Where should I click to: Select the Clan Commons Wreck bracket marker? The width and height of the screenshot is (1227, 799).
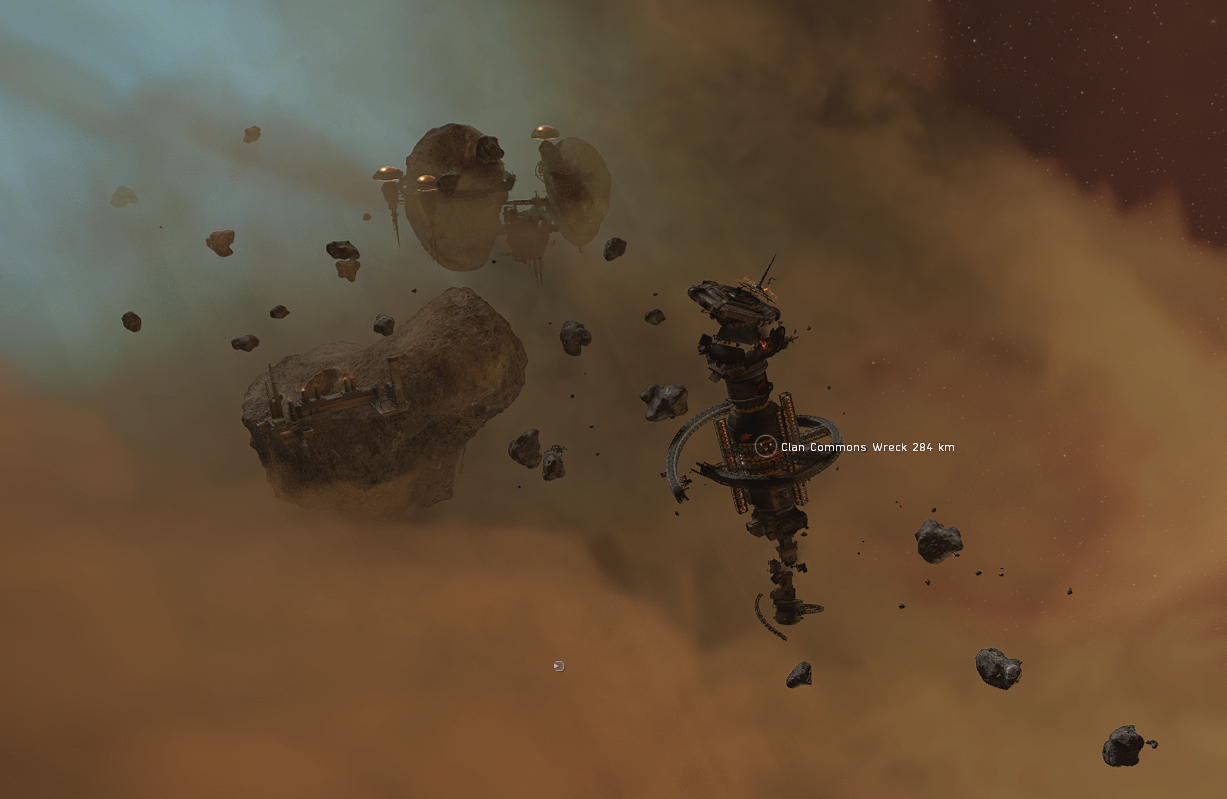click(x=765, y=446)
